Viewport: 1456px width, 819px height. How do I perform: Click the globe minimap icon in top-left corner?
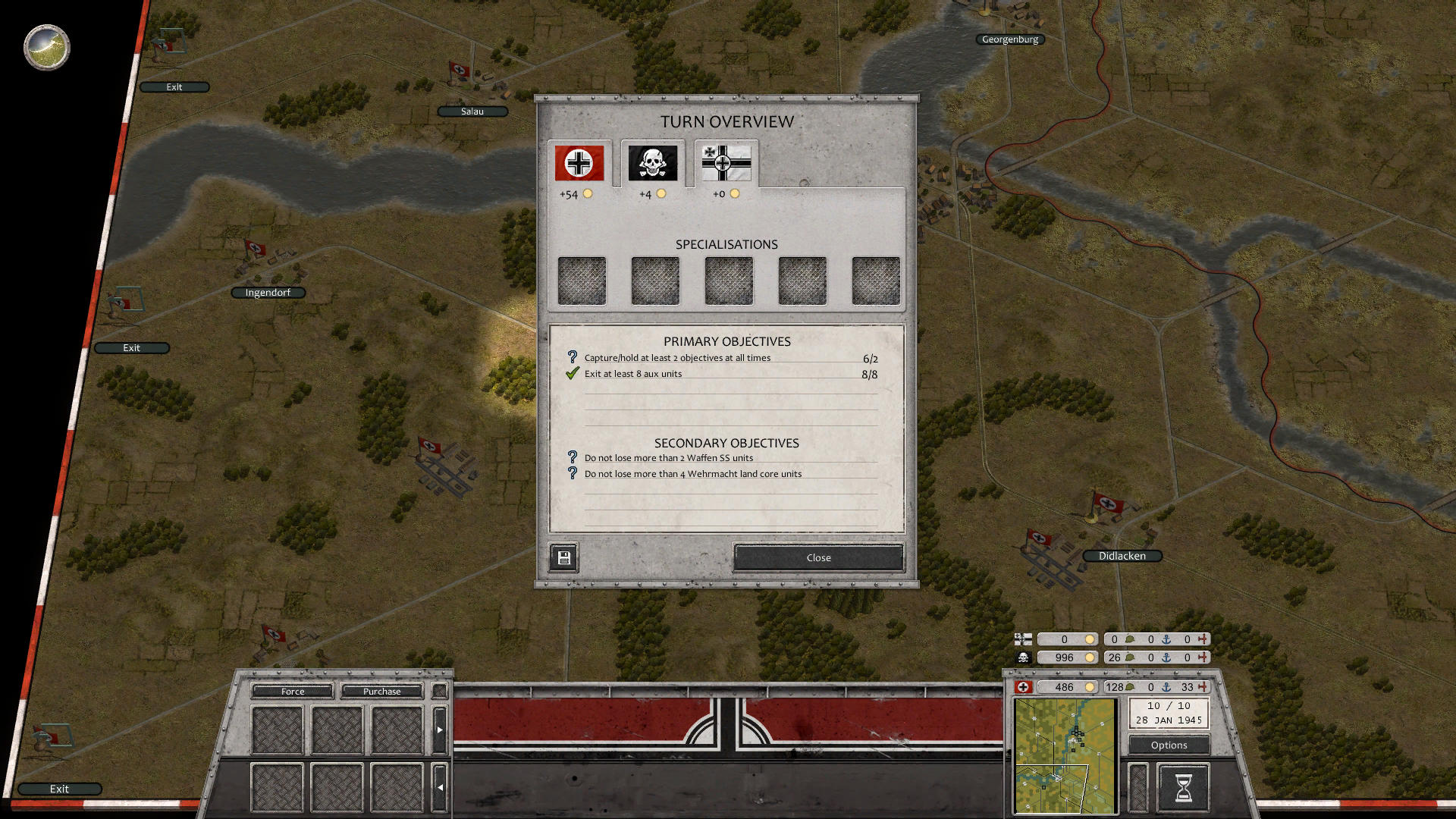click(x=45, y=47)
